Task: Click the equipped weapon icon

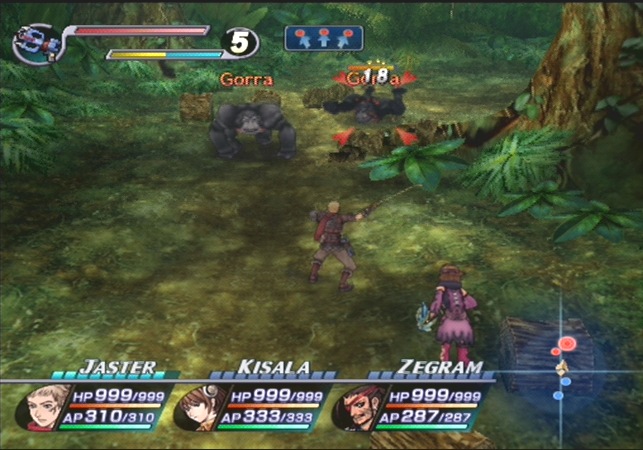Action: point(37,43)
